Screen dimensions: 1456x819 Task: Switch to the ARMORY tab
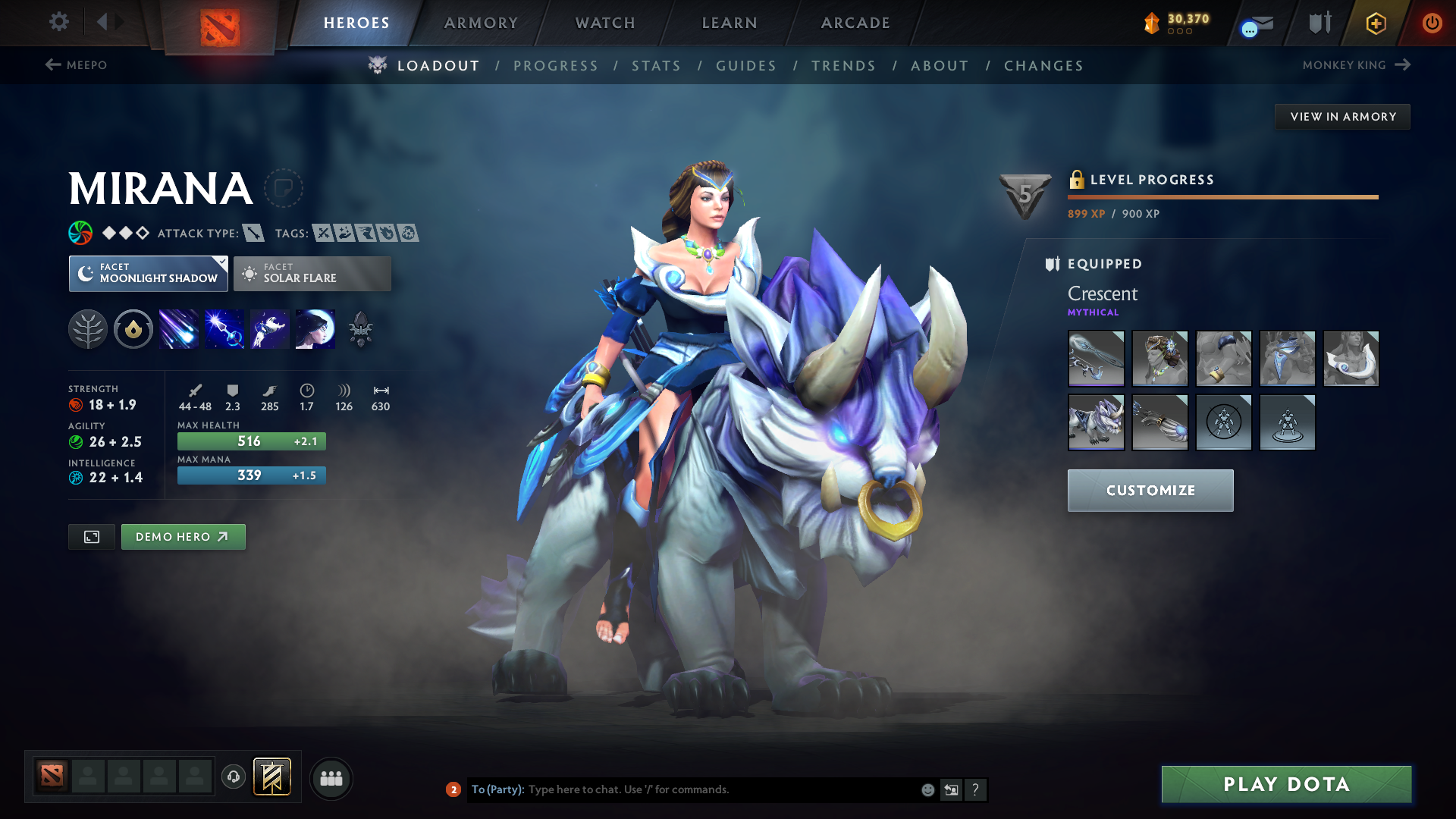[481, 23]
